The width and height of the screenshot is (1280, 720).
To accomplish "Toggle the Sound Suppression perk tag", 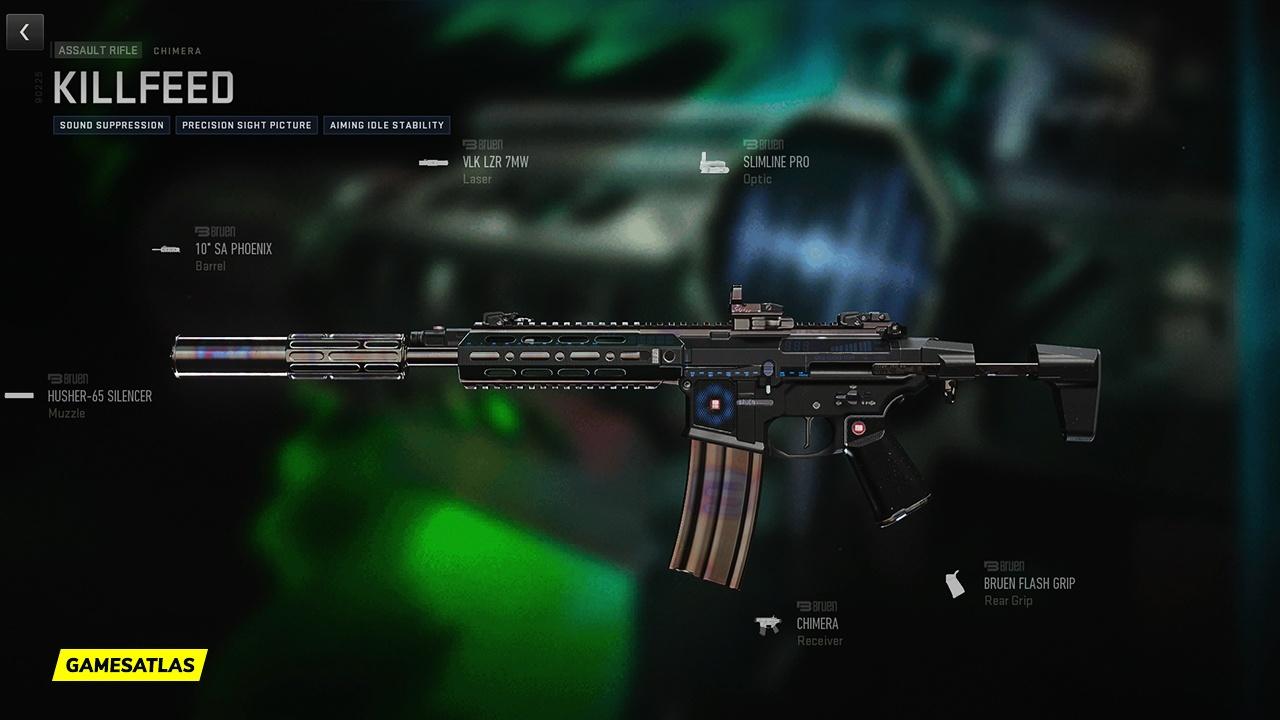I will (x=111, y=125).
